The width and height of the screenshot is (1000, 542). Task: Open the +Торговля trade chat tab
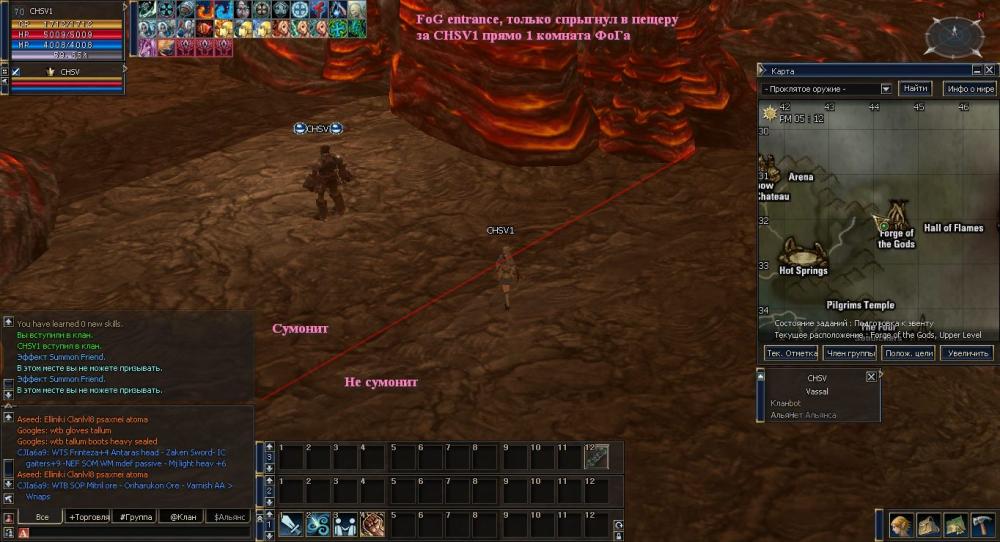(87, 517)
